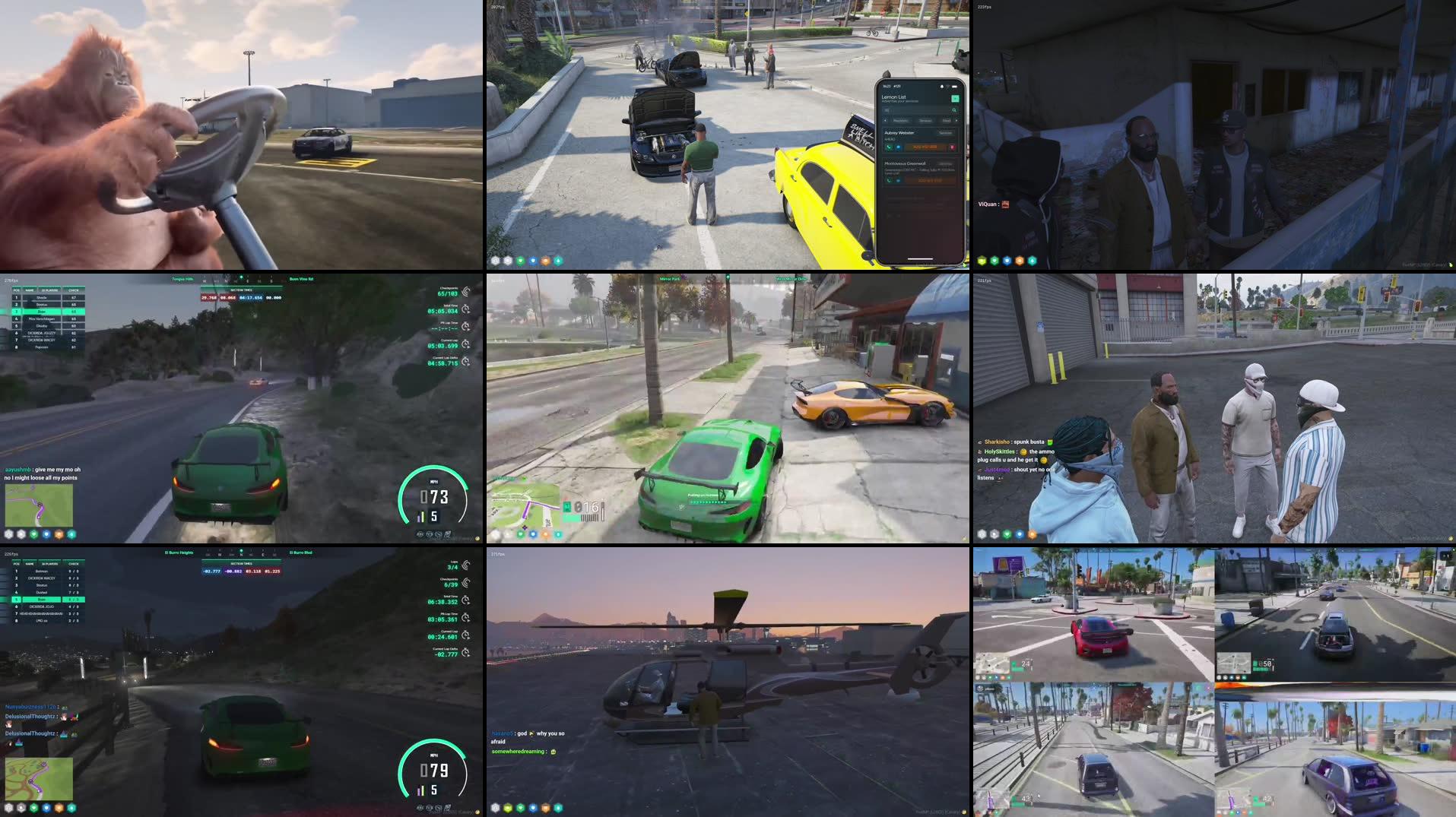Screen dimensions: 1456x817
Task: Tap the red delete icon on Aubrey Webster's listing
Action: [x=952, y=147]
